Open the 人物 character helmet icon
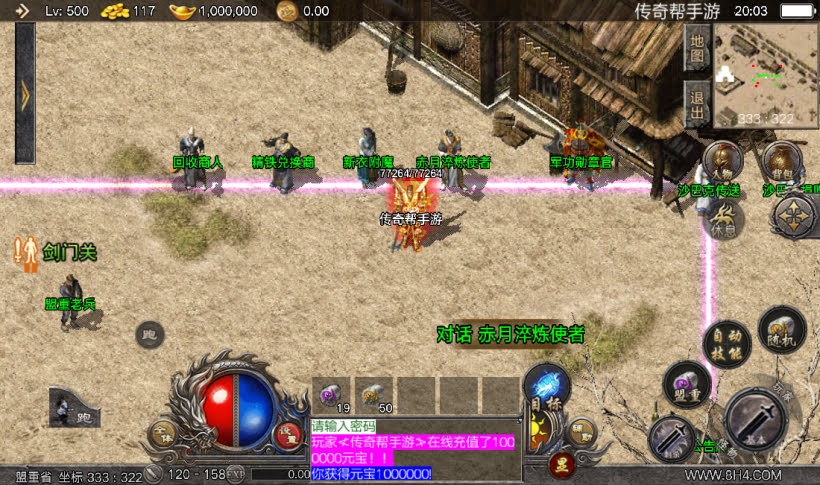Image resolution: width=820 pixels, height=485 pixels. coord(722,161)
